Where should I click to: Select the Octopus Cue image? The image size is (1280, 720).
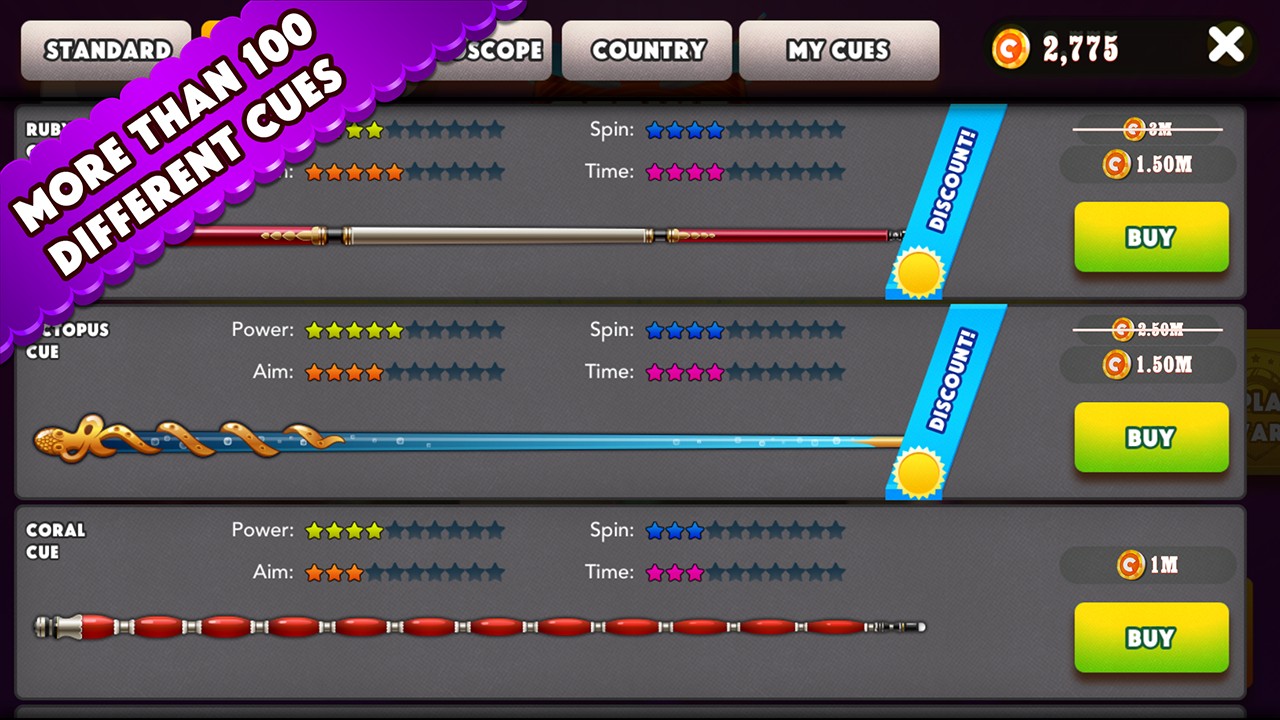pyautogui.click(x=460, y=440)
